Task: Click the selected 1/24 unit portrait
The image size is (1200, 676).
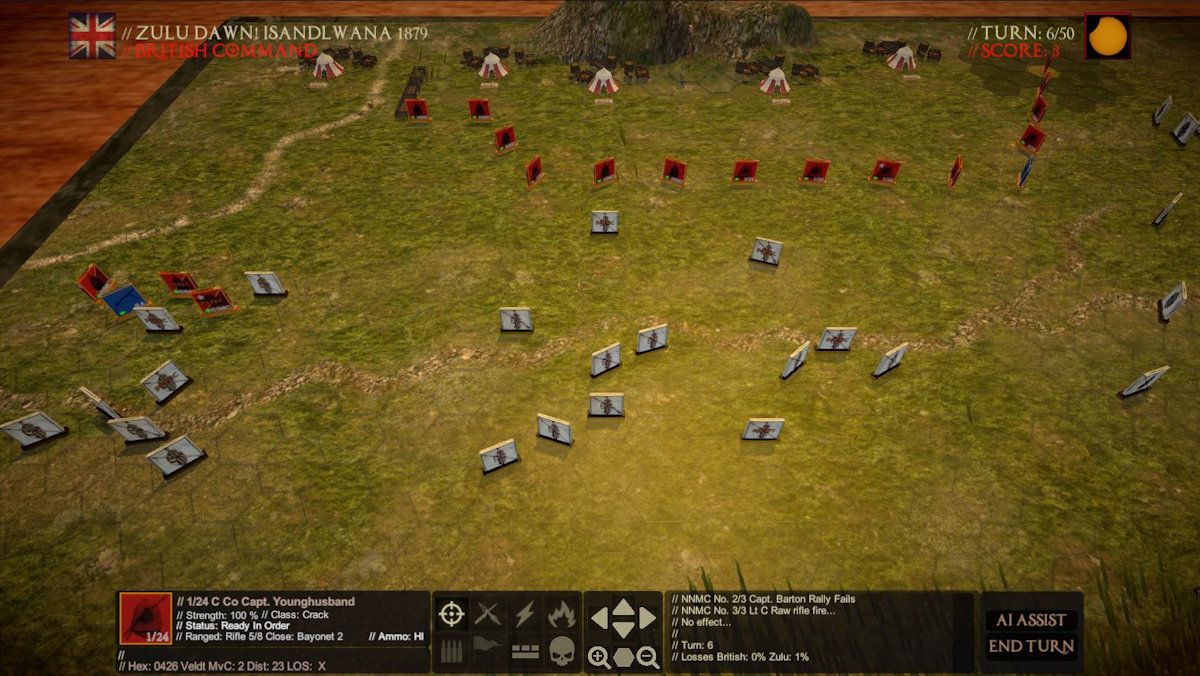Action: 145,619
